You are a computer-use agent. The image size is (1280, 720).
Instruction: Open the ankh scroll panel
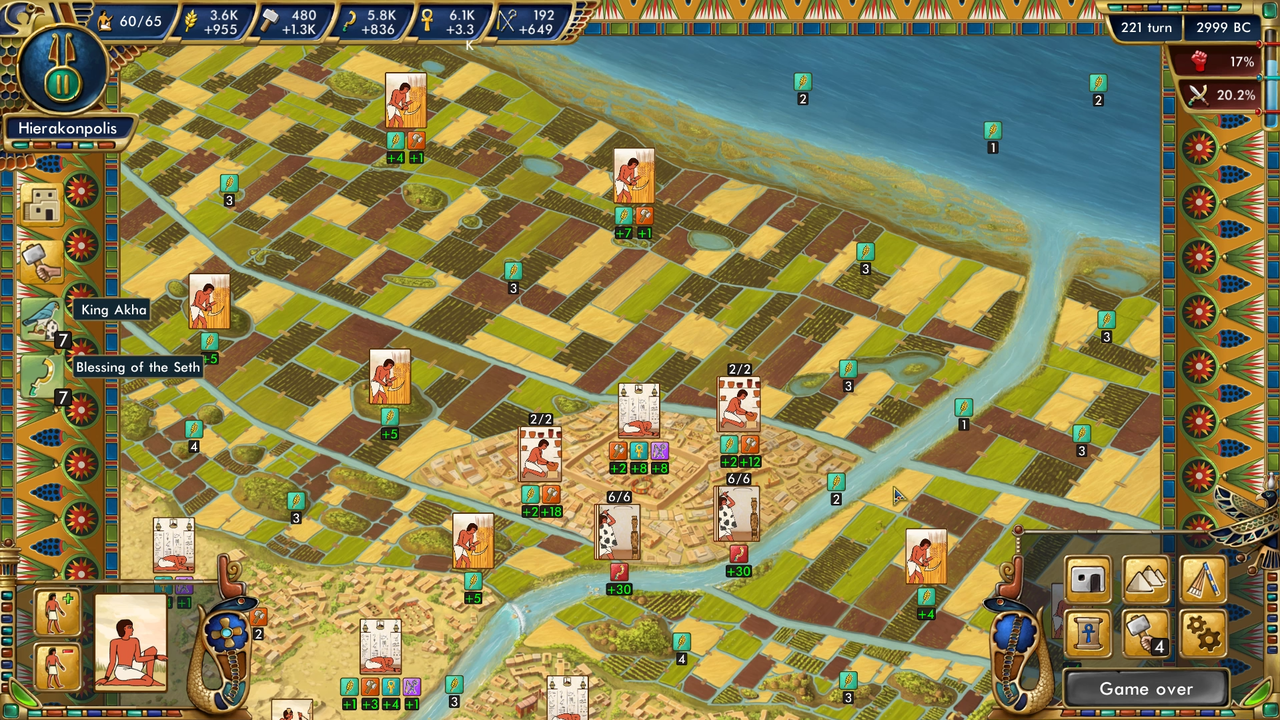(x=1089, y=634)
